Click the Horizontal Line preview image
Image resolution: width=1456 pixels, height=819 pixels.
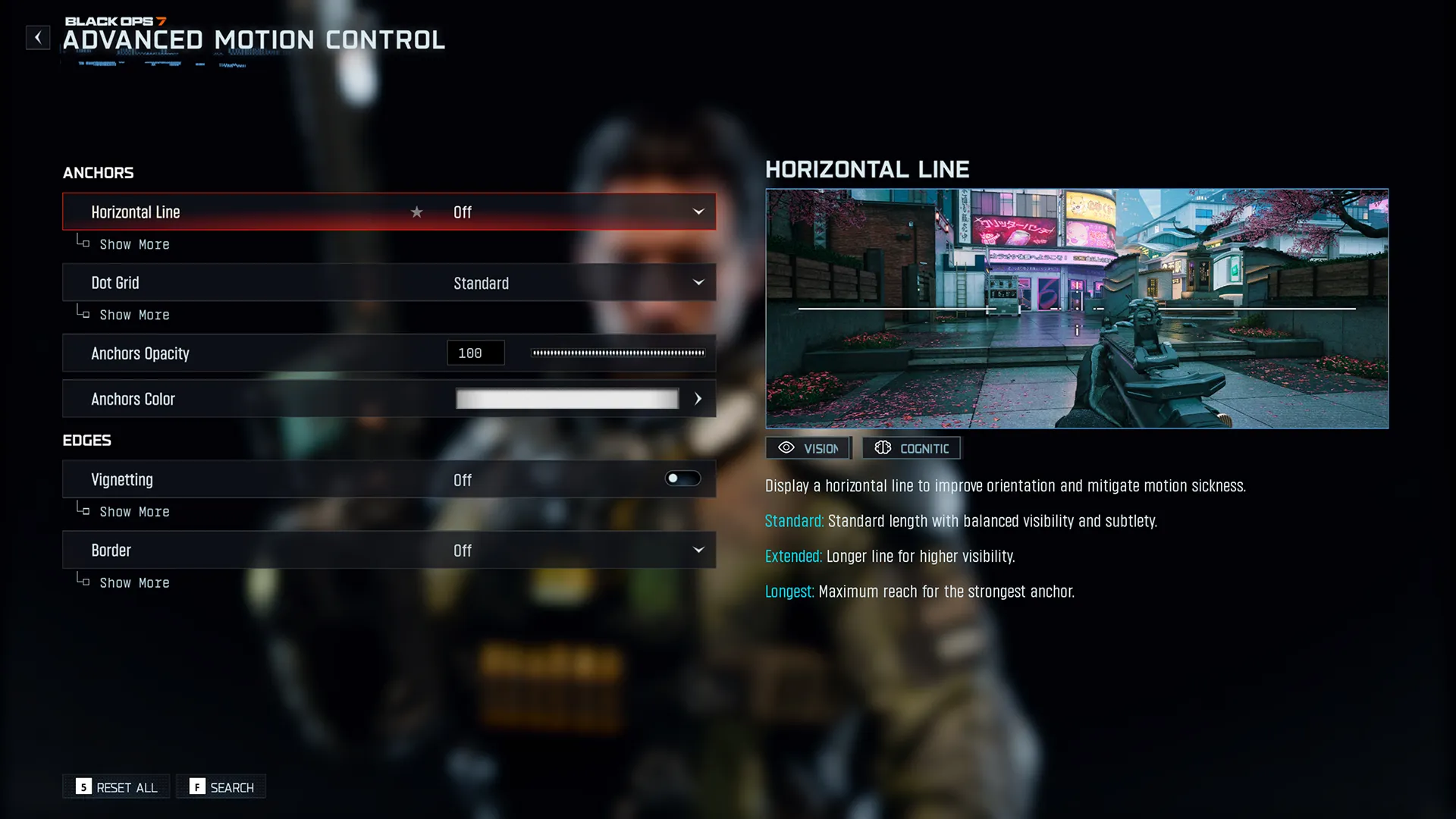coord(1077,309)
